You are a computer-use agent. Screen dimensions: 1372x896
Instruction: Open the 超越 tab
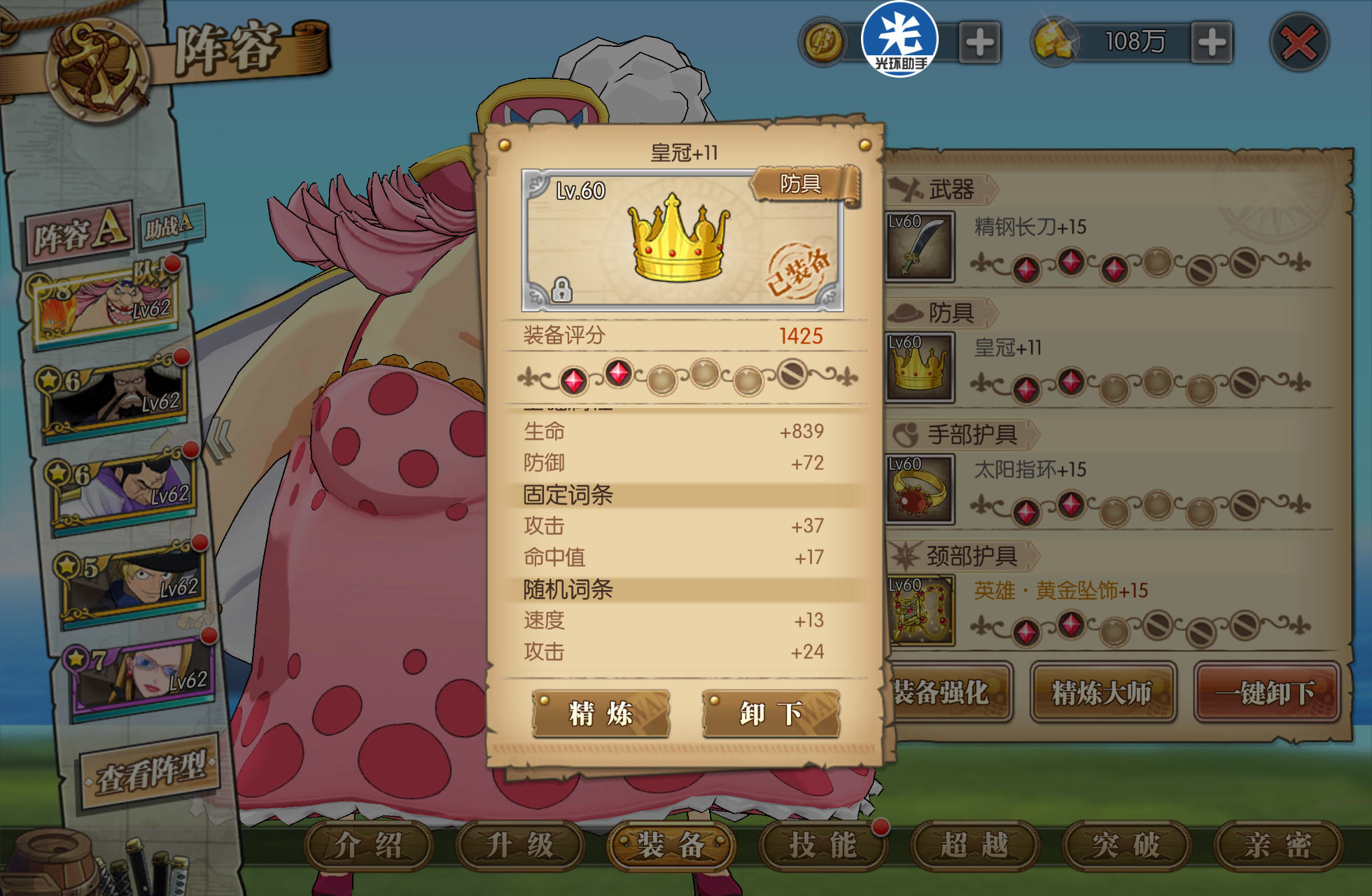(974, 845)
